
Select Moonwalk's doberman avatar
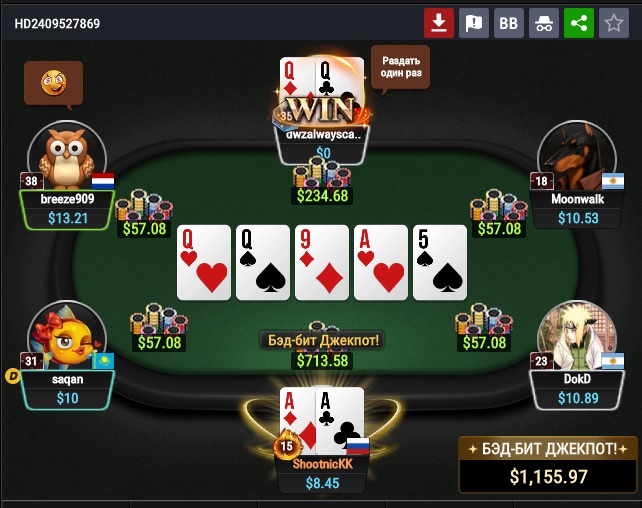pos(575,155)
